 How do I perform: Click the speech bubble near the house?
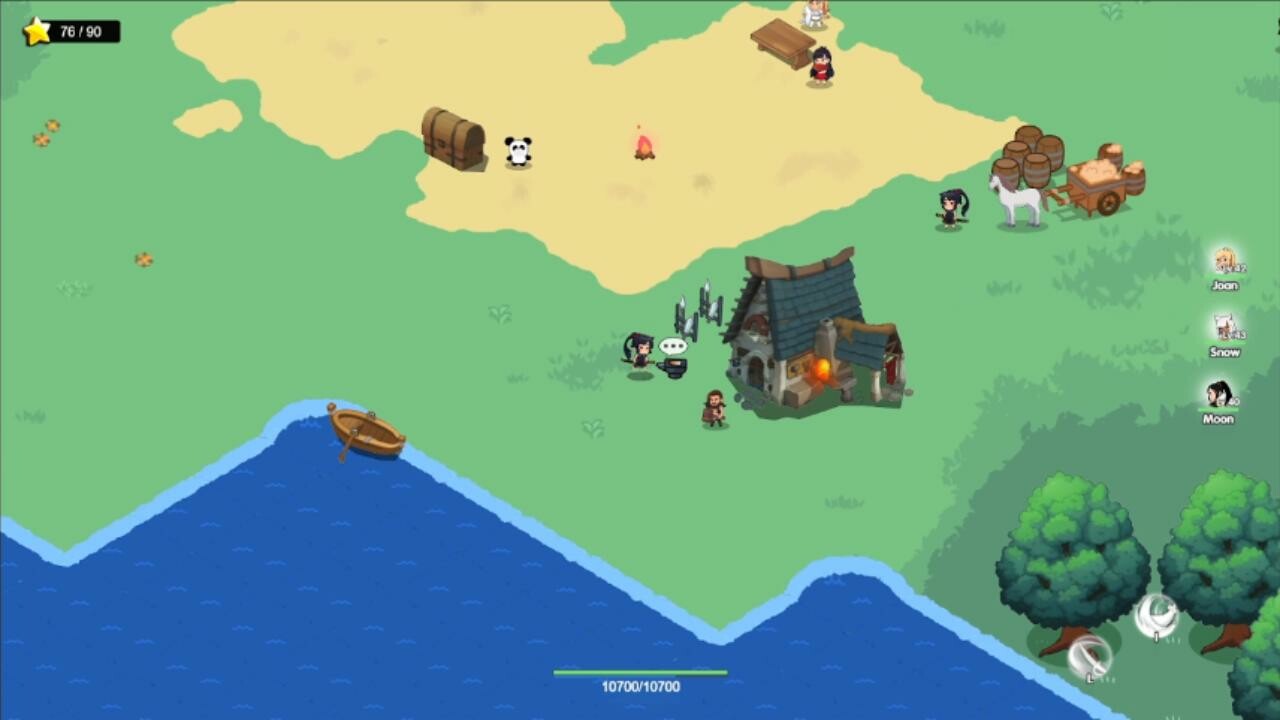coord(672,346)
